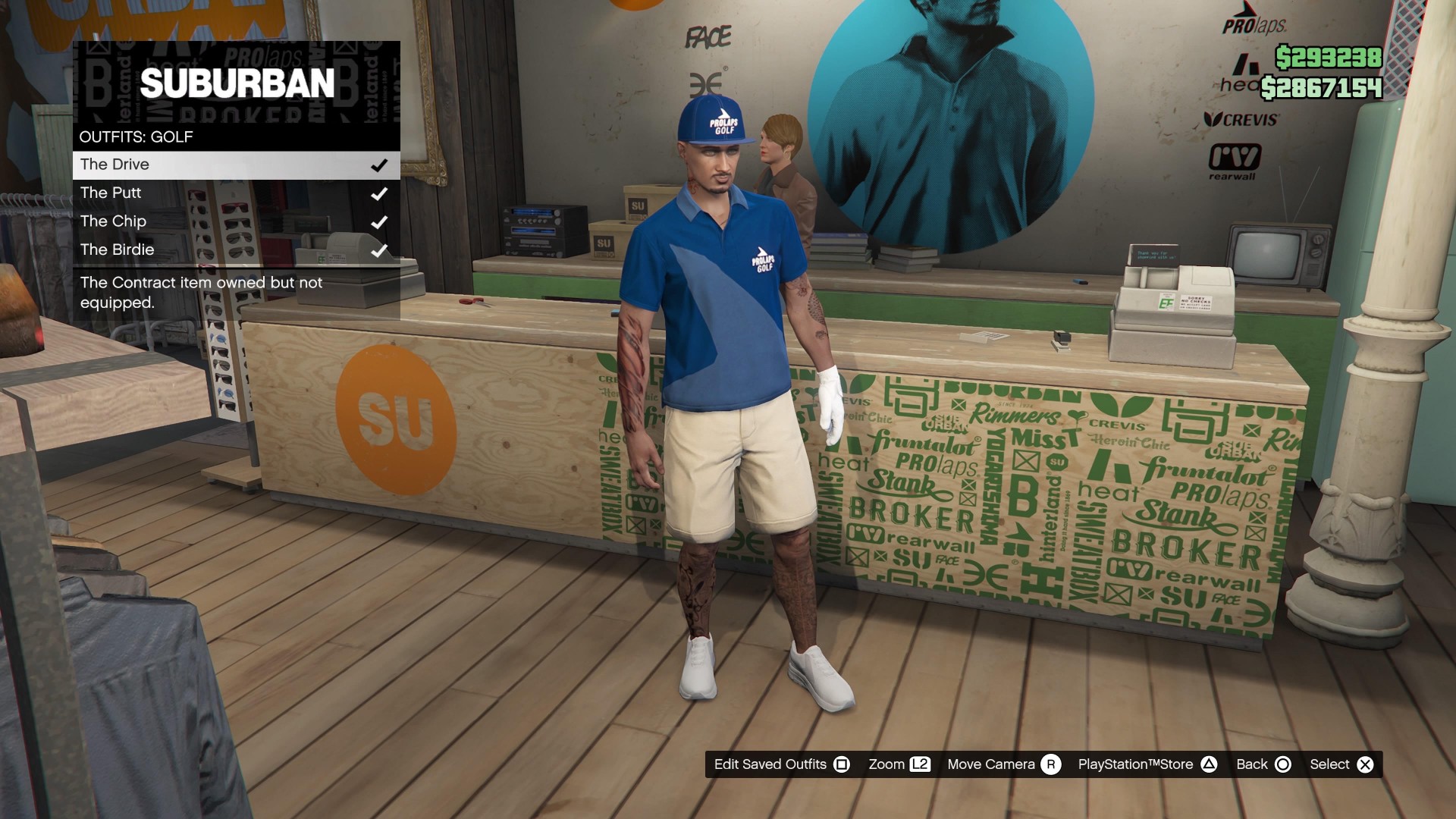Select The Birdie menu entry
This screenshot has height=819, width=1456.
point(118,249)
